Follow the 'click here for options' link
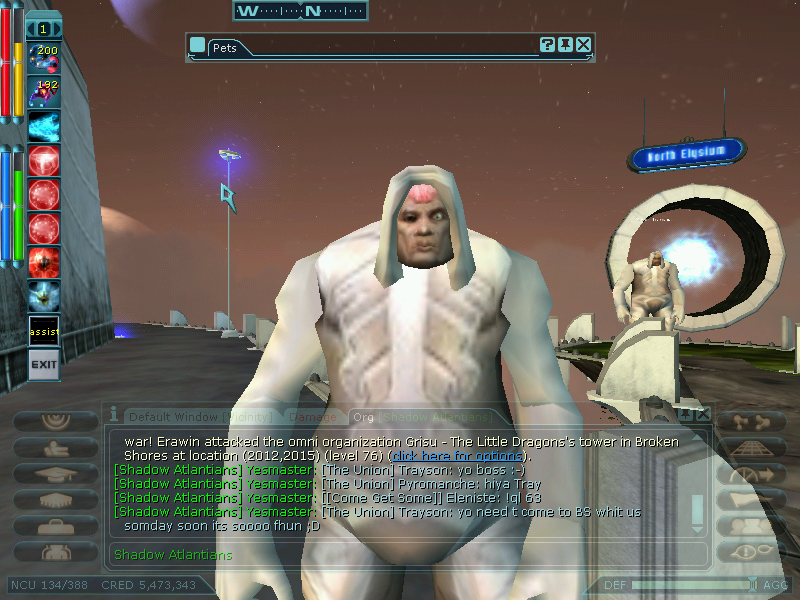Viewport: 800px width, 600px height. tap(456, 456)
